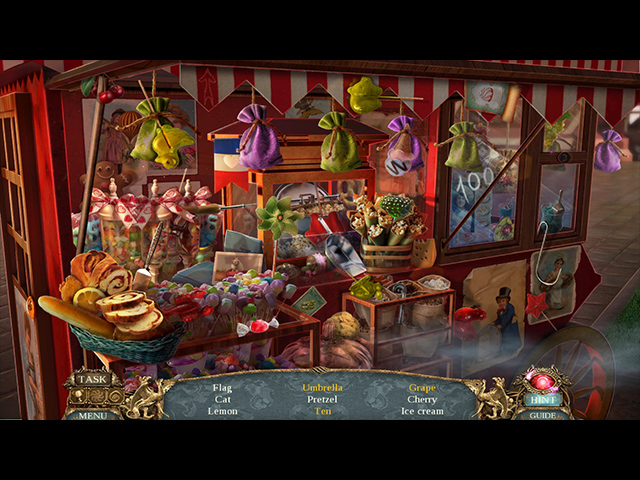Use the Hint button
This screenshot has height=480, width=640.
(543, 397)
